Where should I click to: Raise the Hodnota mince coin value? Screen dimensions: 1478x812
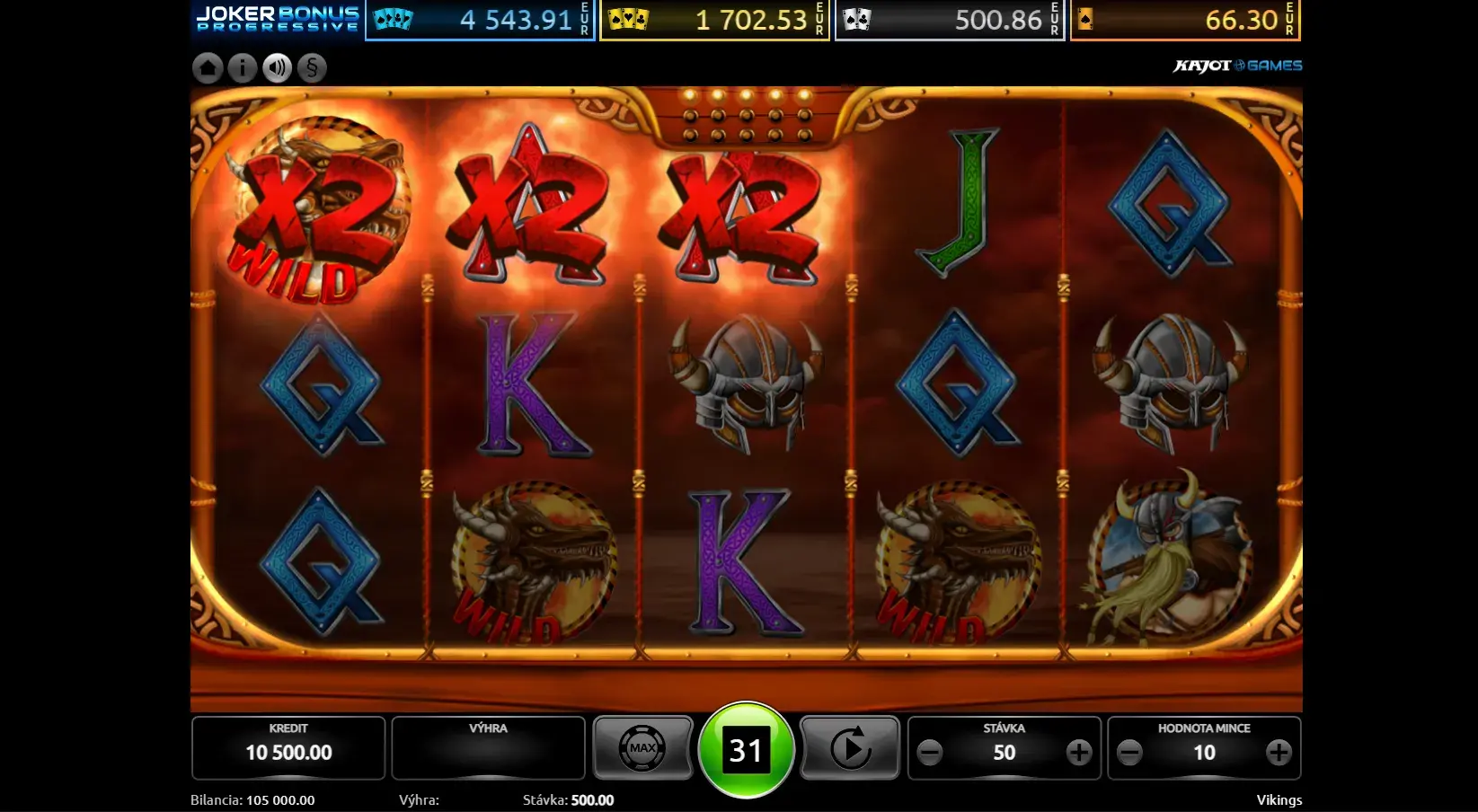[1279, 753]
